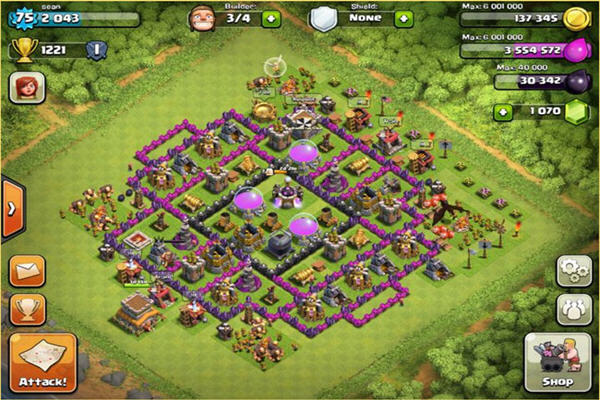
Task: Get a shield with the plus button
Action: [x=402, y=18]
